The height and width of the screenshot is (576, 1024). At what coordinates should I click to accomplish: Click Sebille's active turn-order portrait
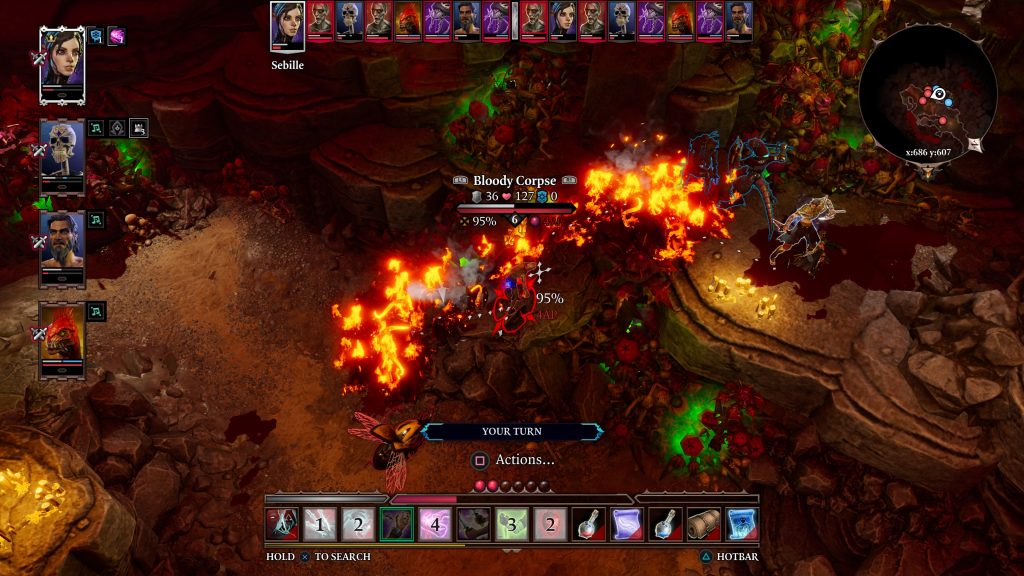287,24
